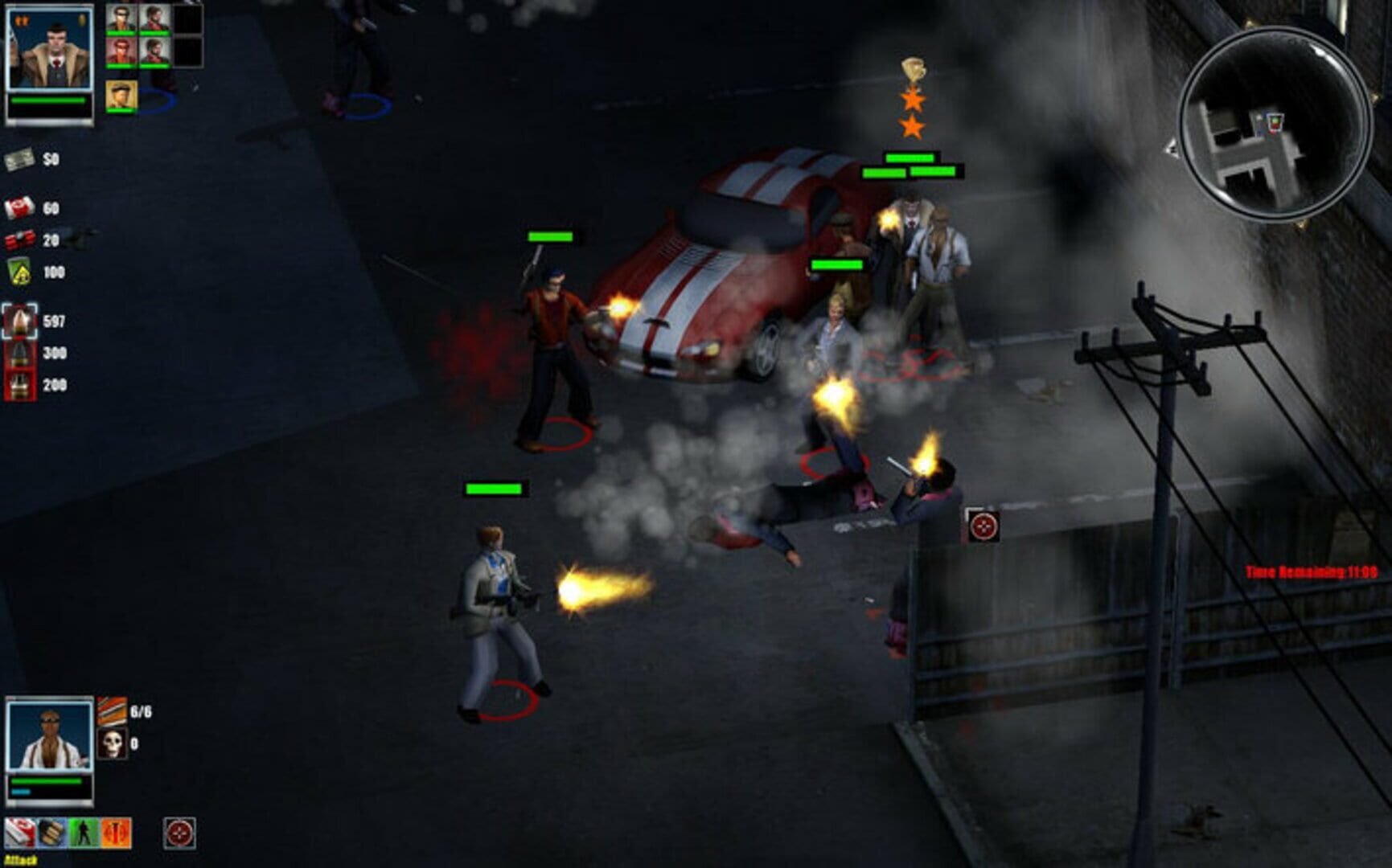Screen dimensions: 1392x868
Task: Select the pistol ammo icon counting 597
Action: [x=19, y=321]
